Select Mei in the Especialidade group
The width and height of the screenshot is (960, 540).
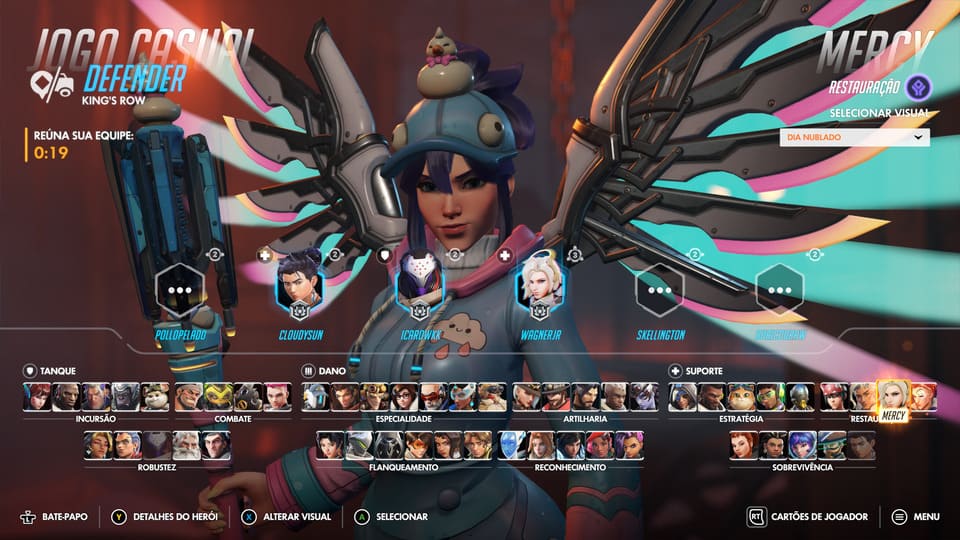click(x=405, y=397)
